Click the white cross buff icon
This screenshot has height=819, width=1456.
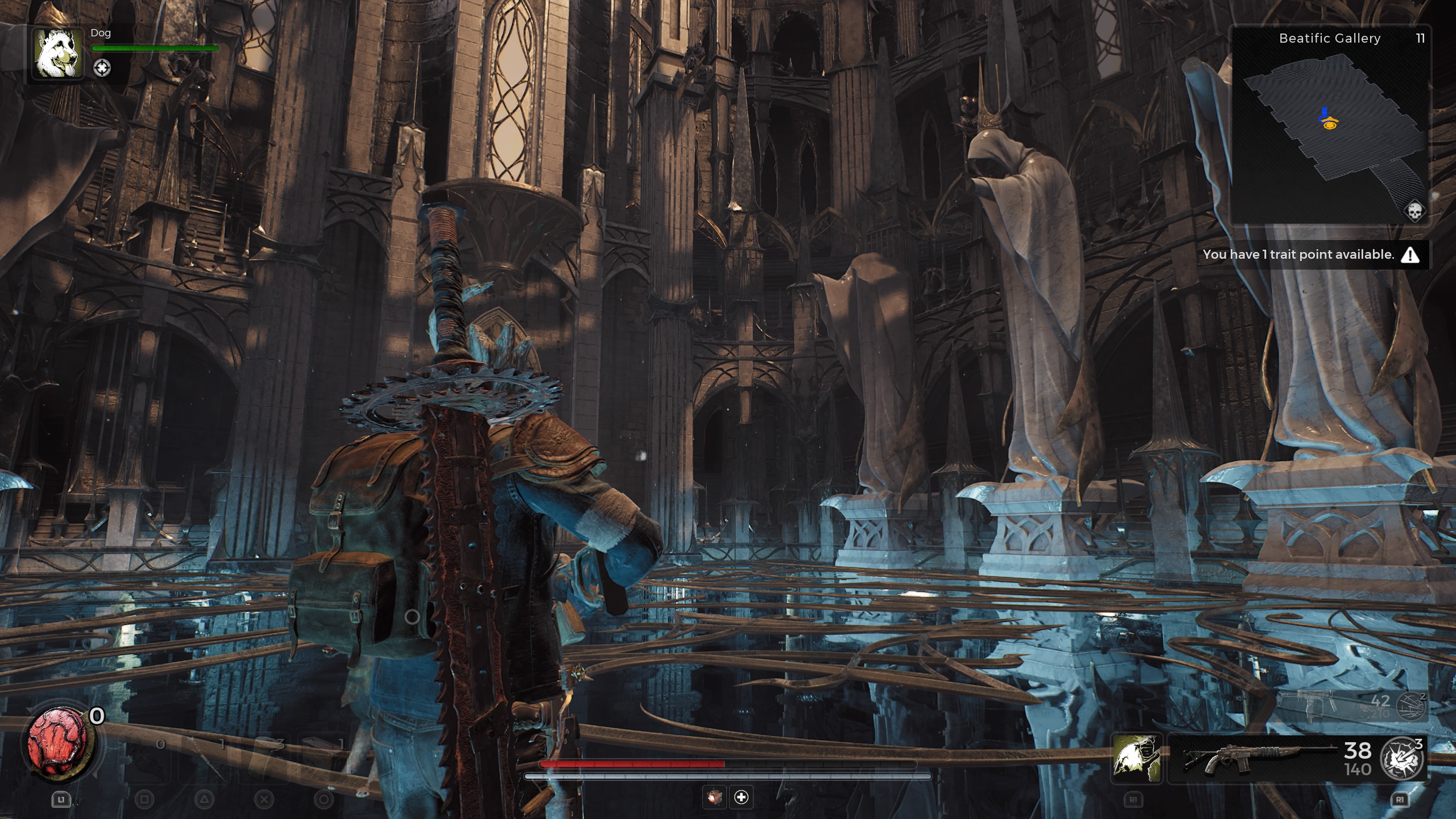click(x=741, y=797)
